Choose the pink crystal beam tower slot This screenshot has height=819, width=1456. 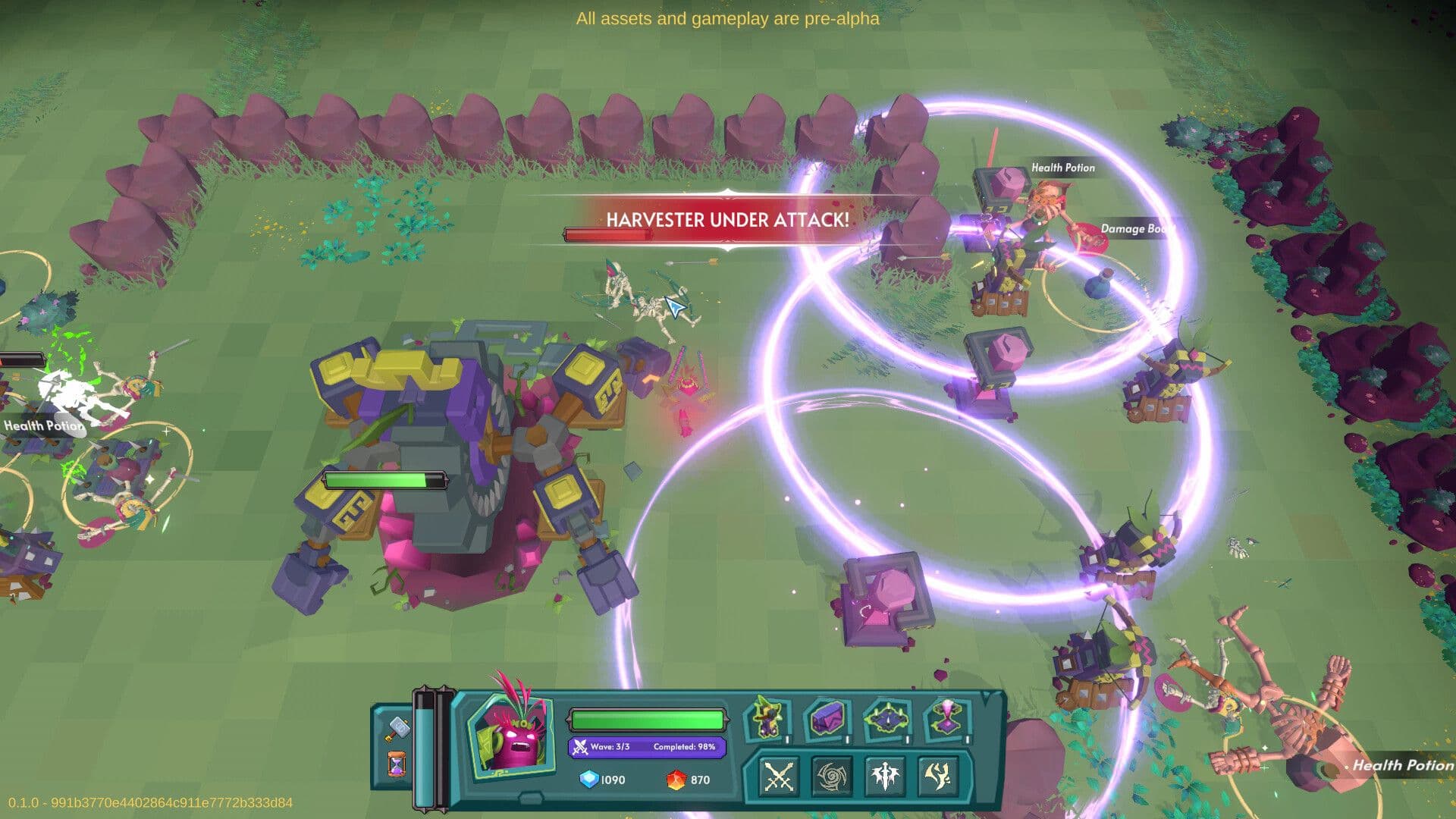pyautogui.click(x=946, y=719)
